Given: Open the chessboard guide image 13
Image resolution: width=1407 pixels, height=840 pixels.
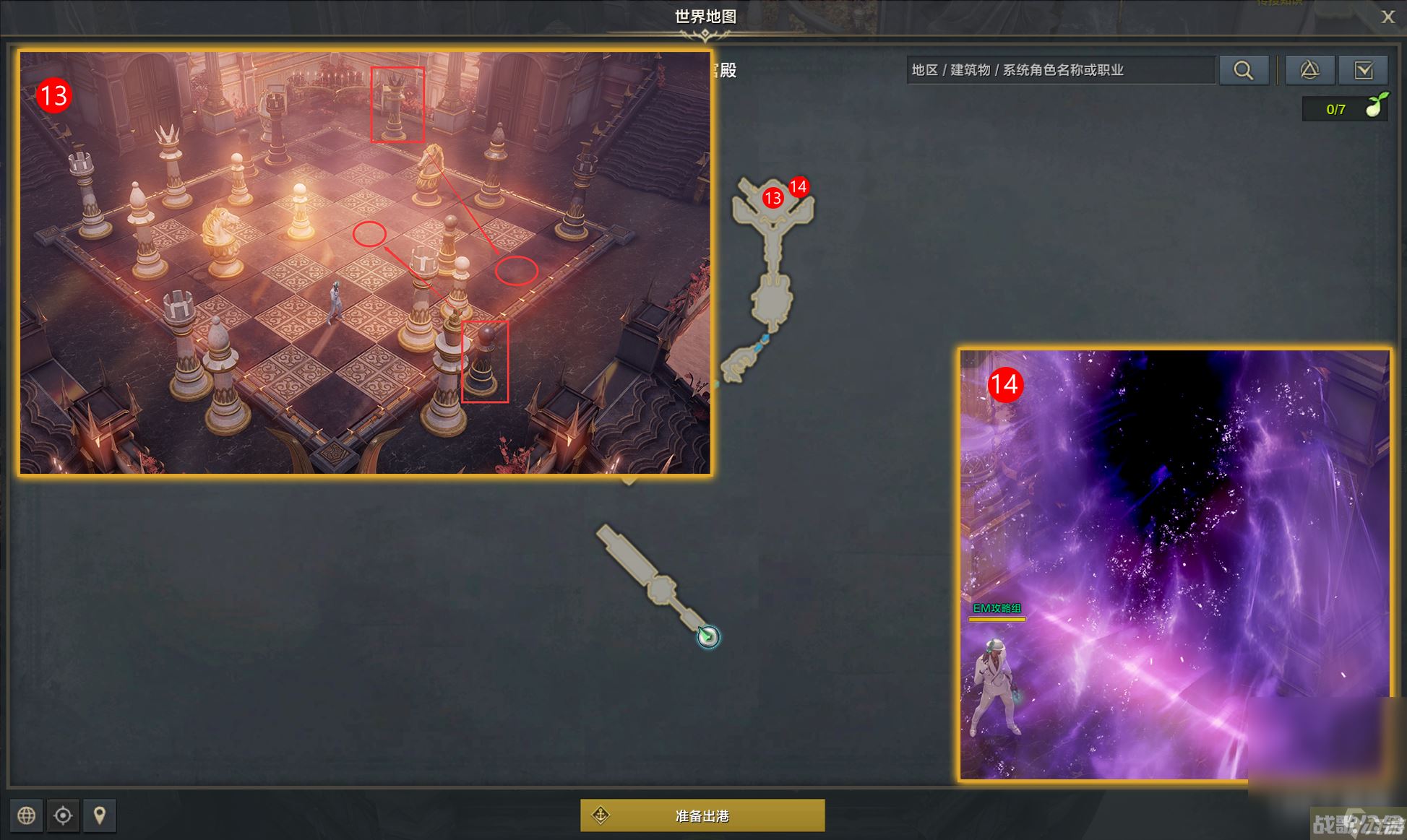Looking at the screenshot, I should tap(365, 262).
